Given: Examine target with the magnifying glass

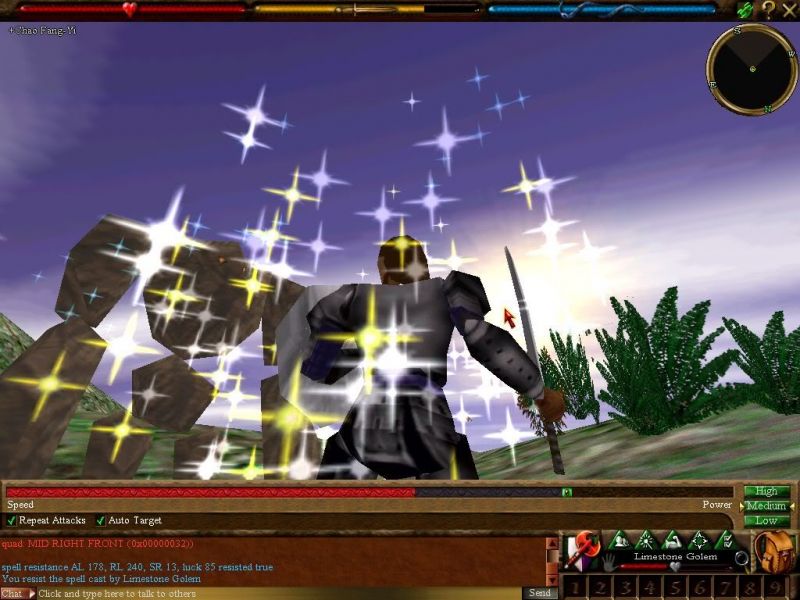Looking at the screenshot, I should click(741, 558).
